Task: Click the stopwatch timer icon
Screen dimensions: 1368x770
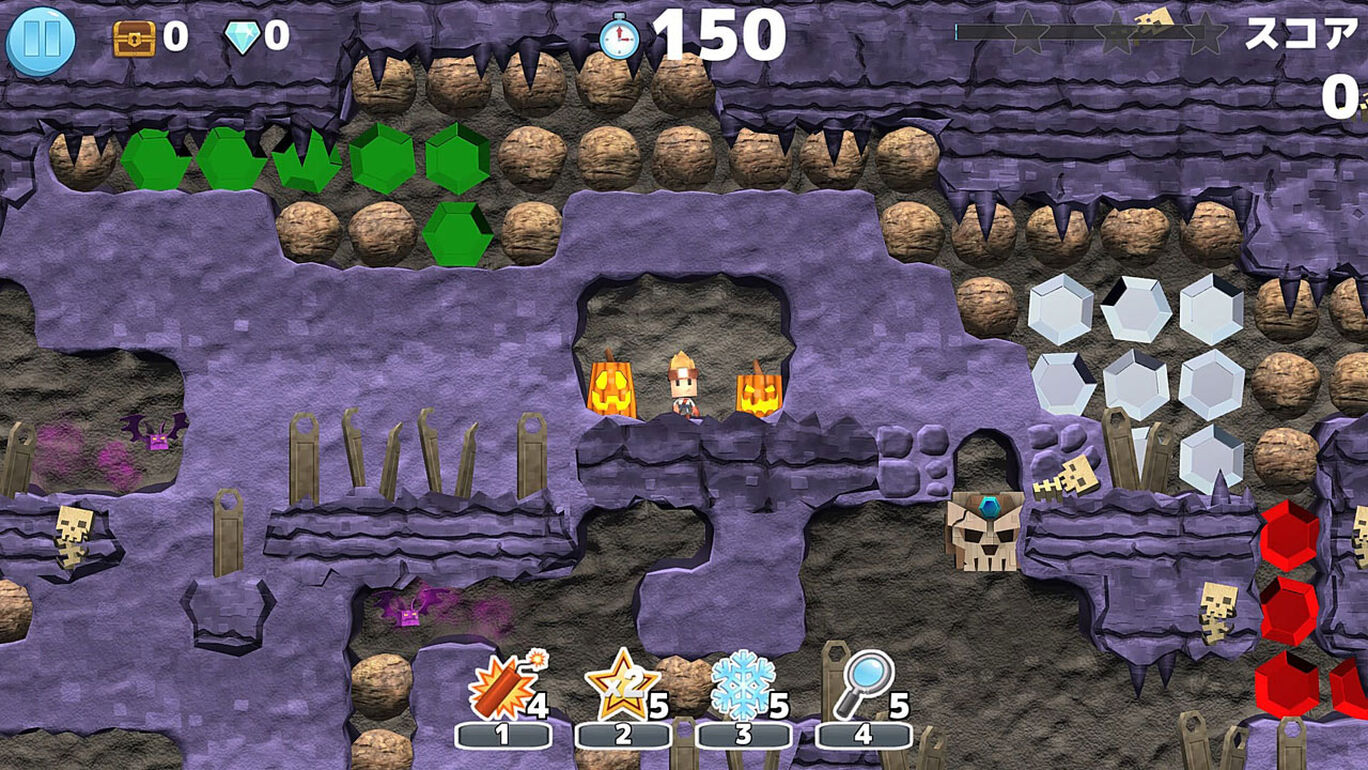Action: 620,37
